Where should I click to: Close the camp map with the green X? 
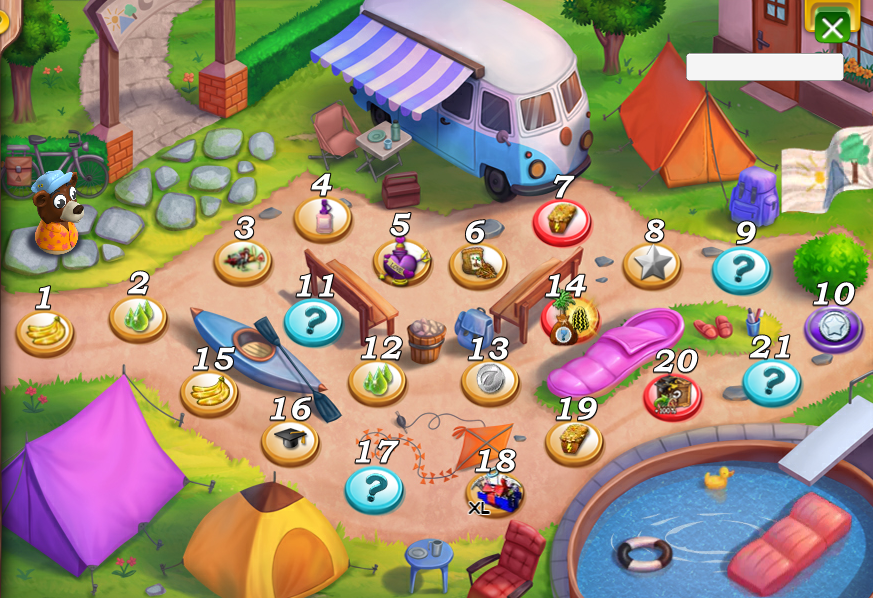tap(832, 27)
